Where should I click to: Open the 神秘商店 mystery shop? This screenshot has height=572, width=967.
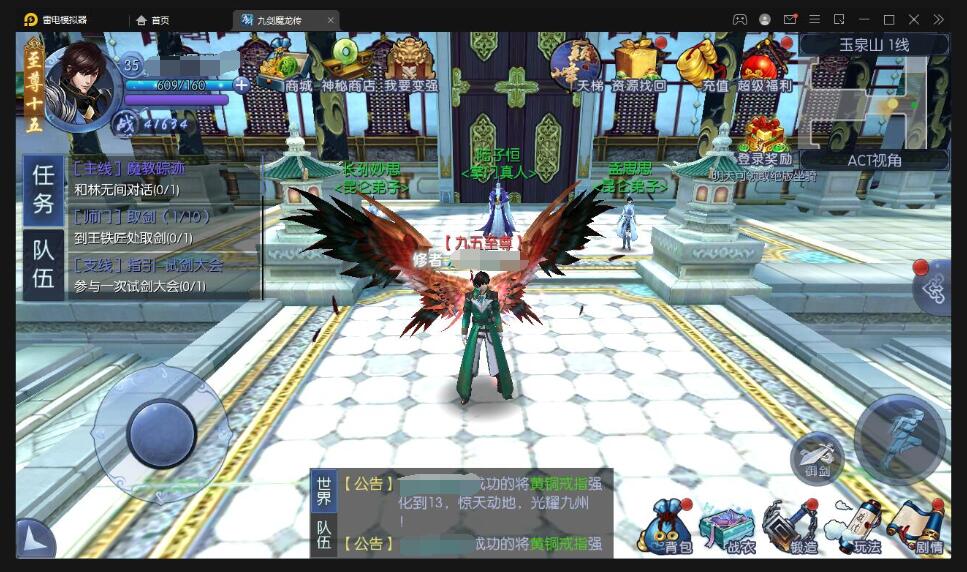point(348,66)
